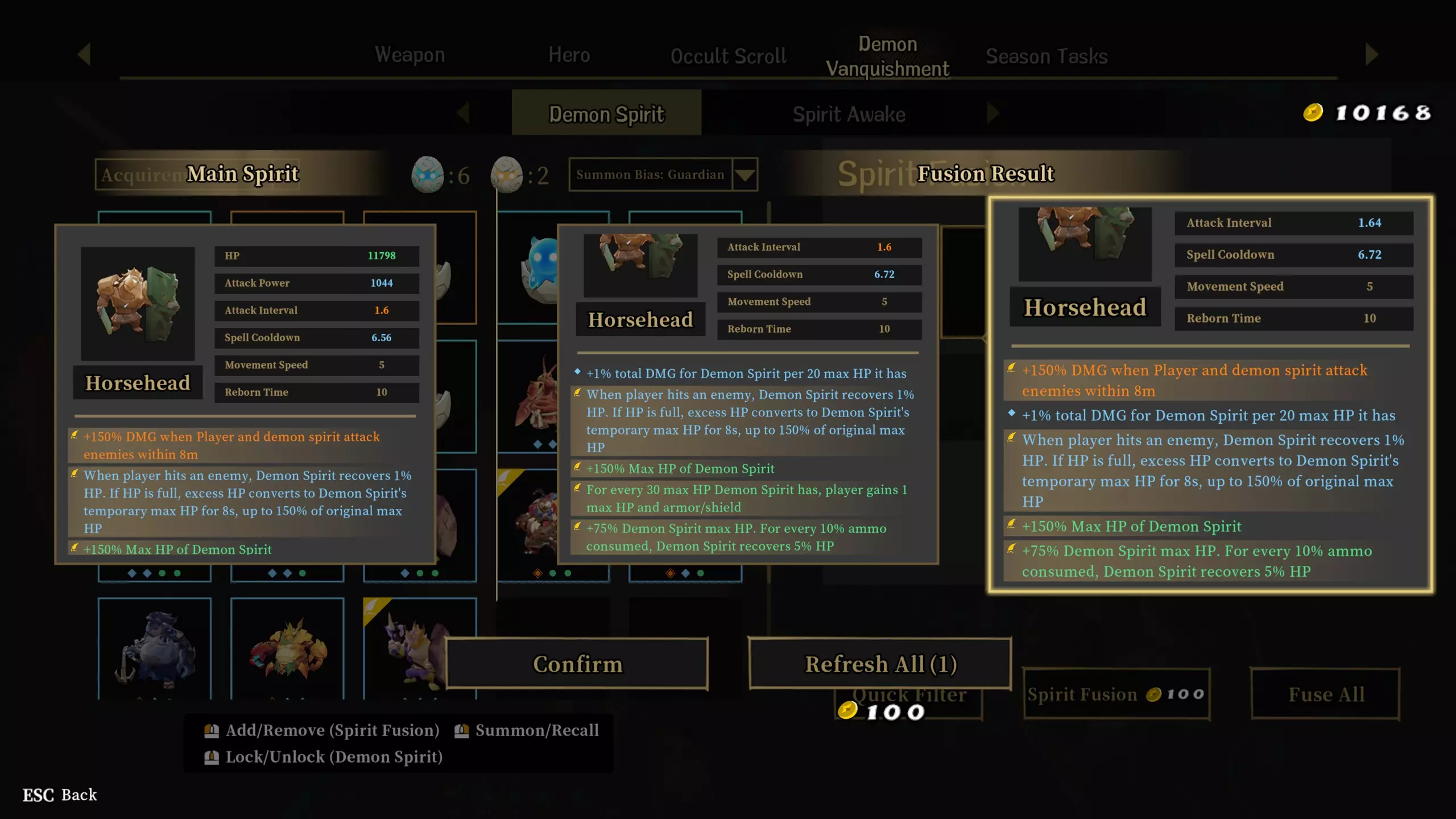The height and width of the screenshot is (819, 1456).
Task: Go back using the ESC Back button
Action: coord(60,795)
